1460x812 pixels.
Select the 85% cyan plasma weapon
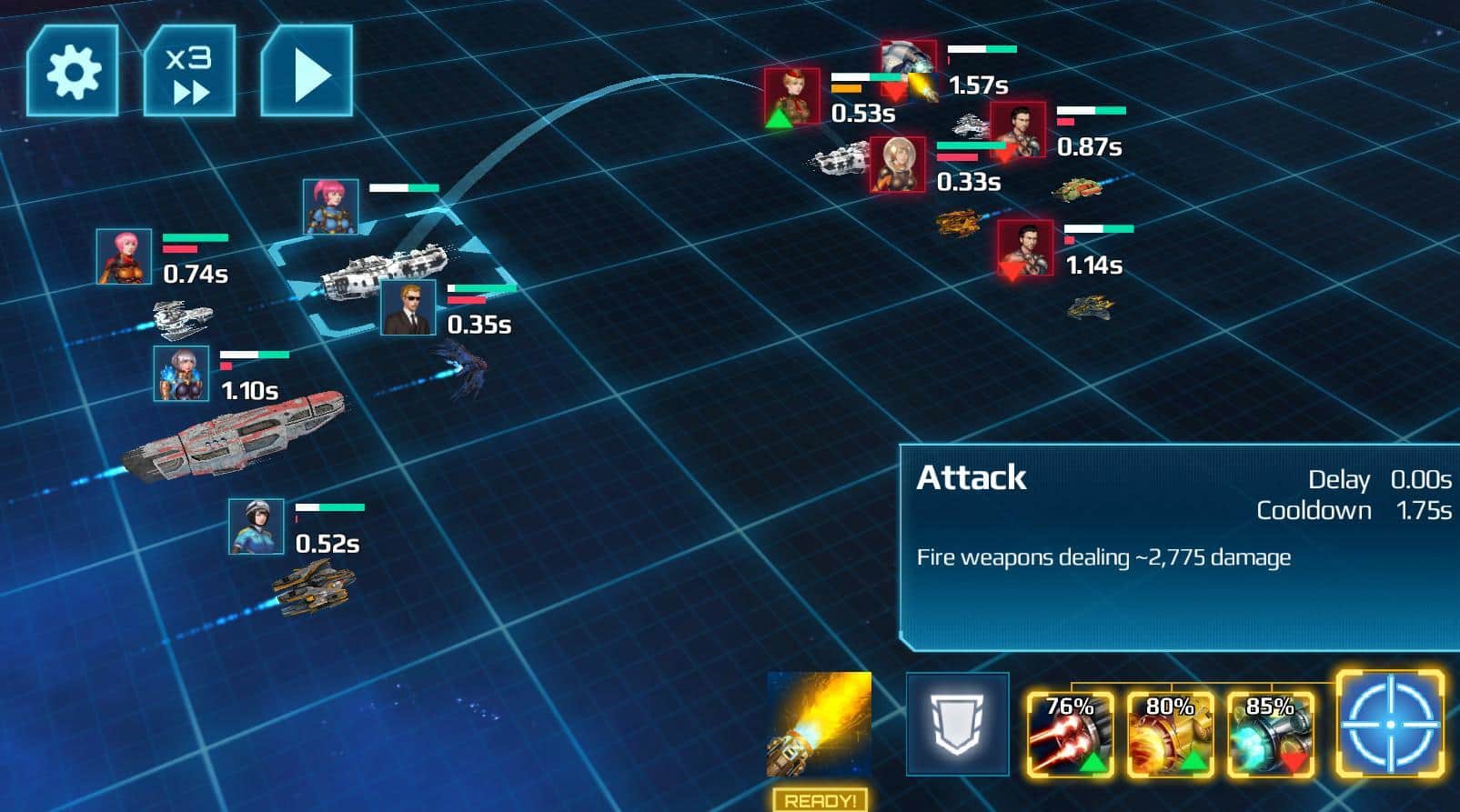(1270, 735)
